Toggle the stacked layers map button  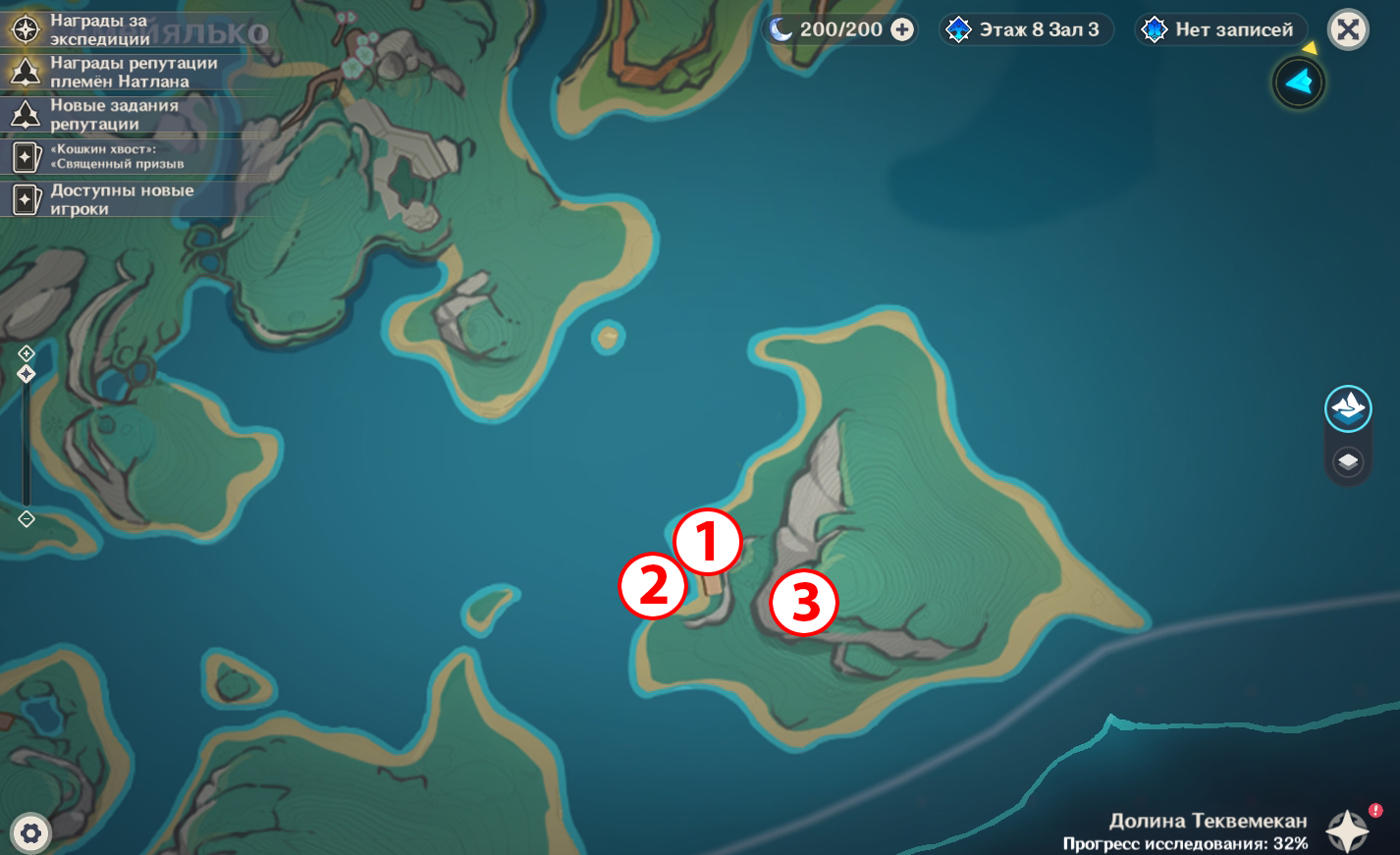(x=1348, y=460)
